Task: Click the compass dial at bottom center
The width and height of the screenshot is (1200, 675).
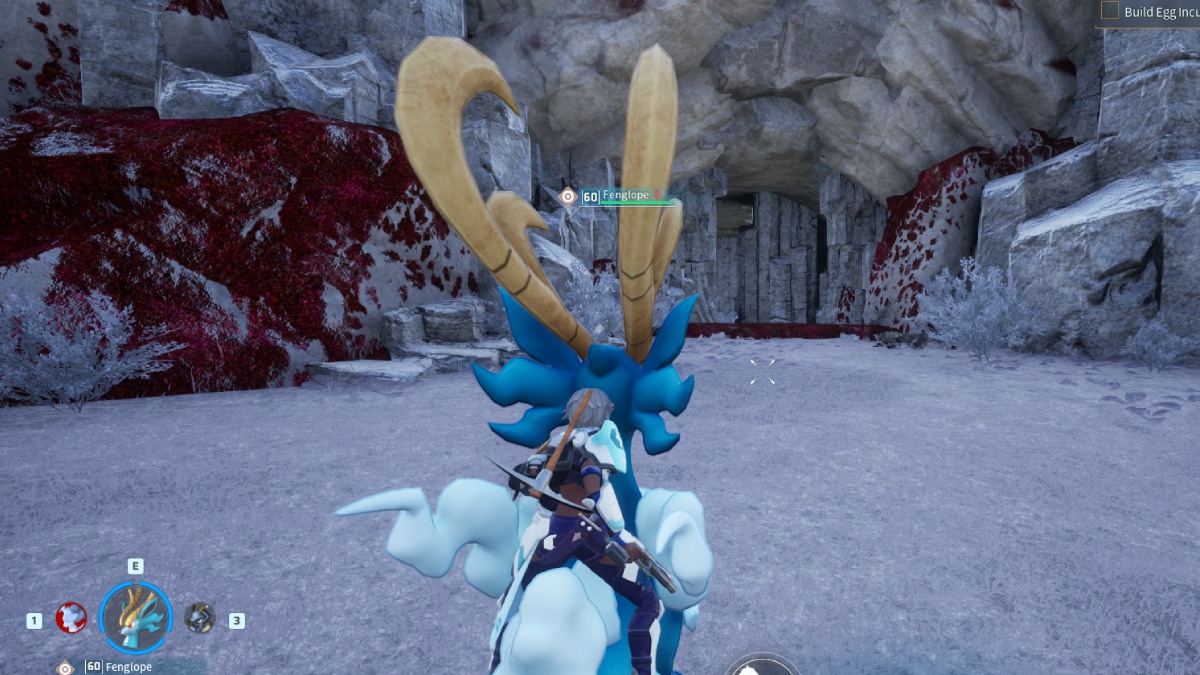Action: [762, 666]
